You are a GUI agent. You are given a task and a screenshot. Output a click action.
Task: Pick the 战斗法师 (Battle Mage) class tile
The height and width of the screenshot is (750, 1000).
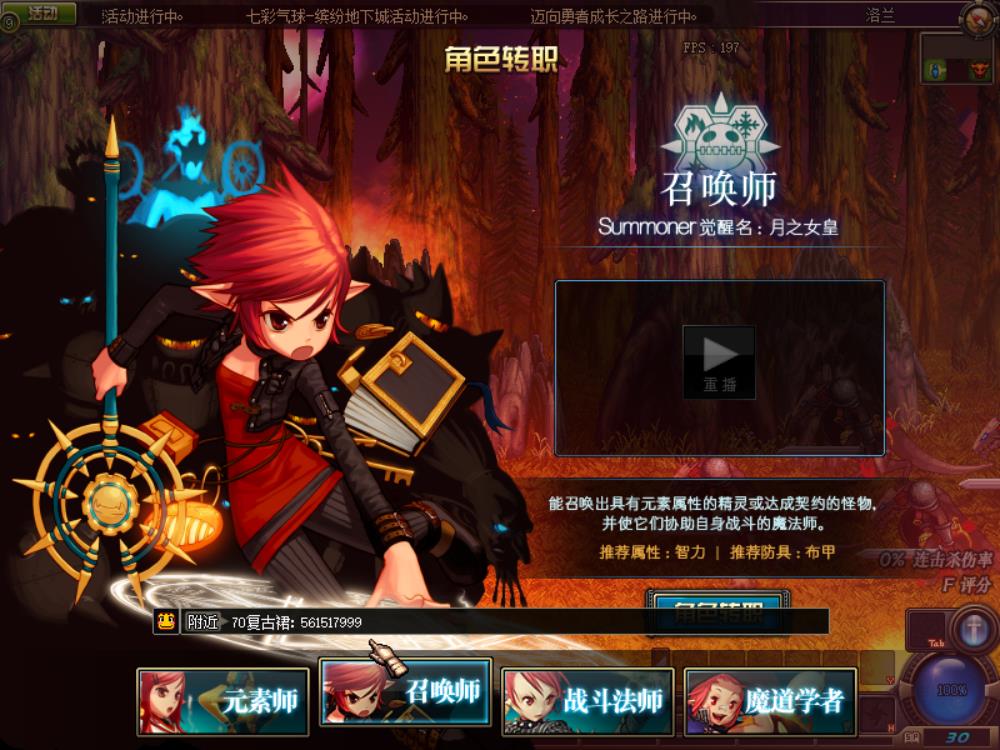[x=587, y=701]
